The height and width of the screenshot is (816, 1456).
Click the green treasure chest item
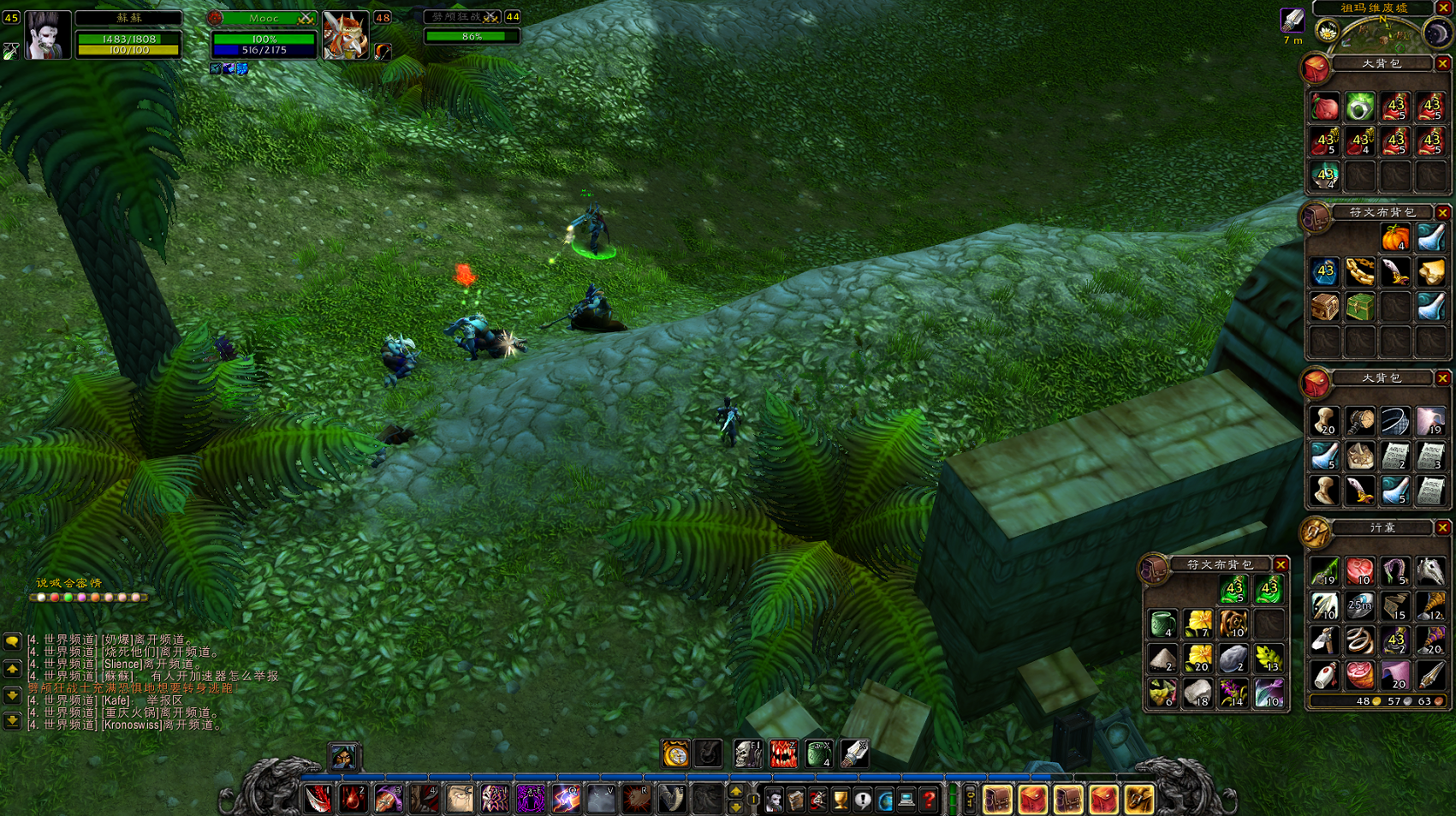tap(1359, 307)
